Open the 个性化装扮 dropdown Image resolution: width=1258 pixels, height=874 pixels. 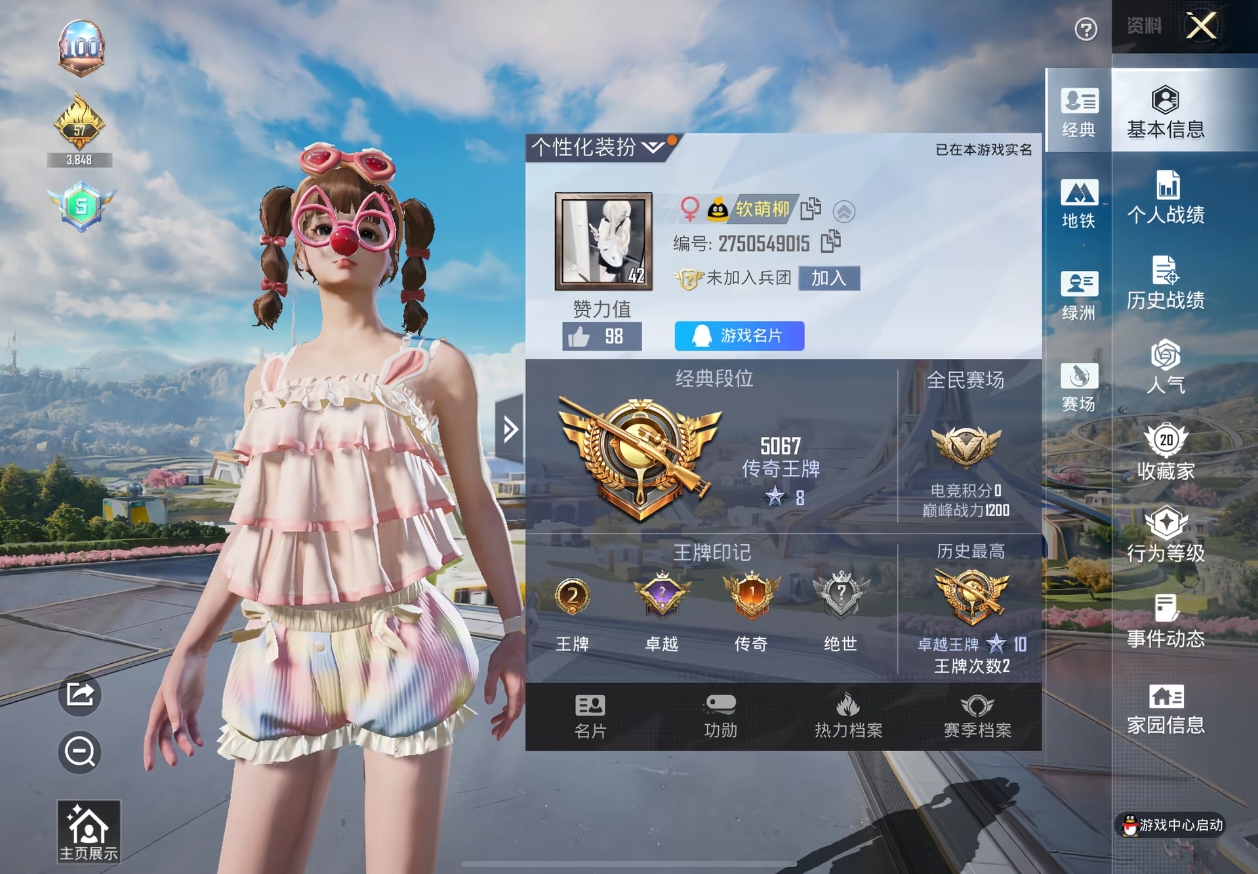pyautogui.click(x=597, y=148)
